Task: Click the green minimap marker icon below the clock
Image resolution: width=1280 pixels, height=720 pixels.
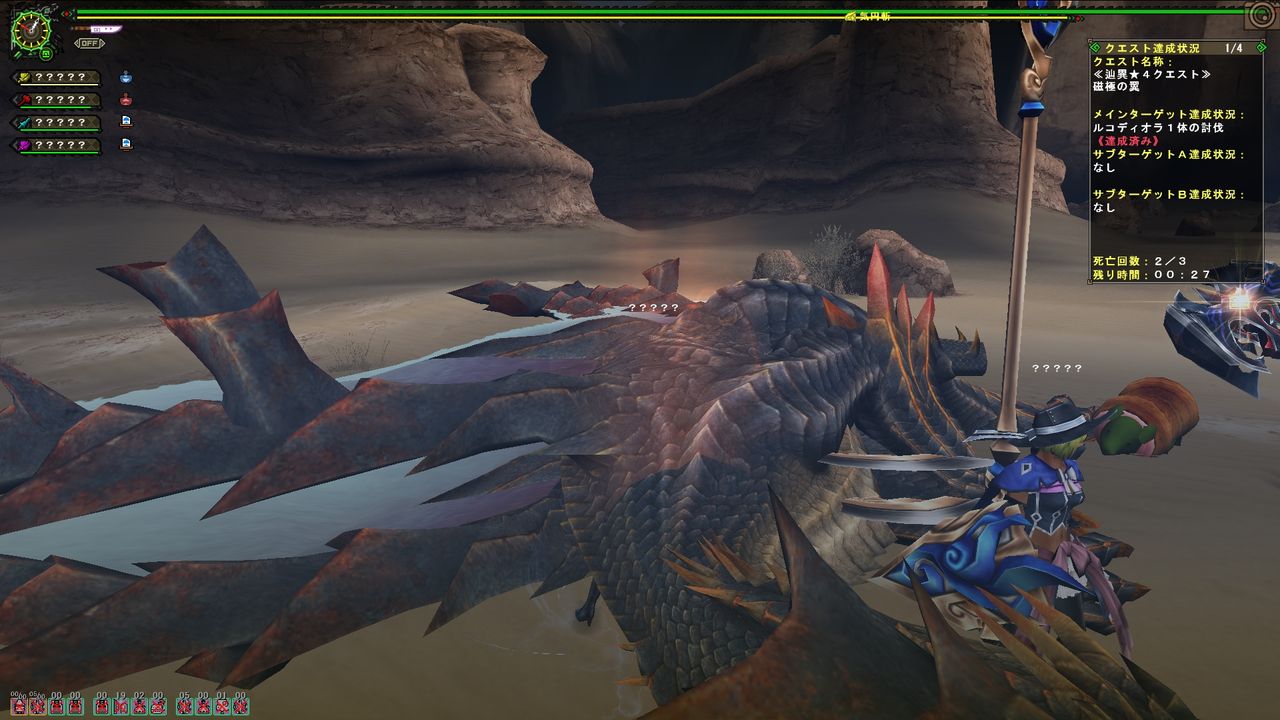Action: point(46,54)
